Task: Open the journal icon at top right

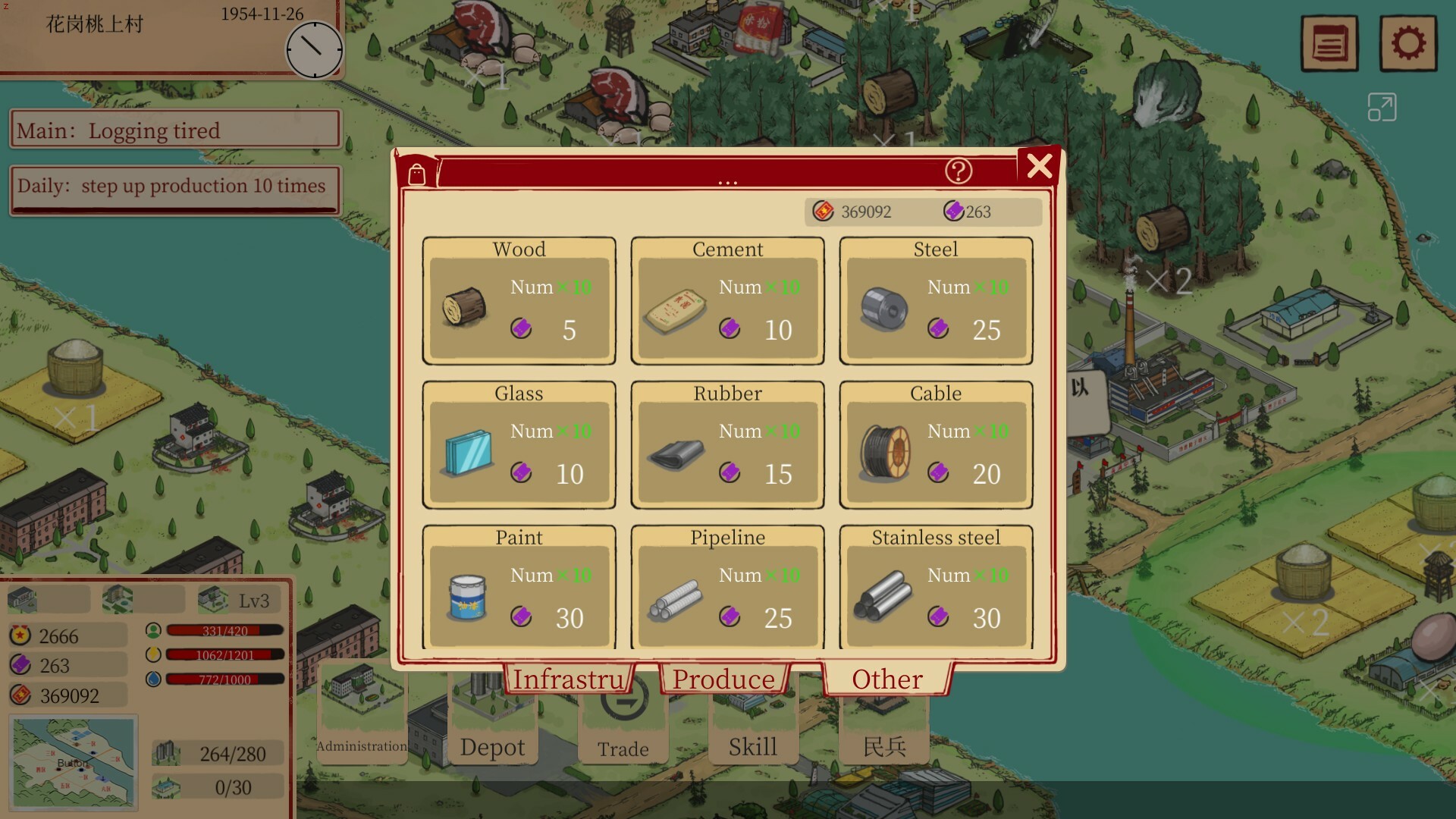Action: coord(1329,43)
